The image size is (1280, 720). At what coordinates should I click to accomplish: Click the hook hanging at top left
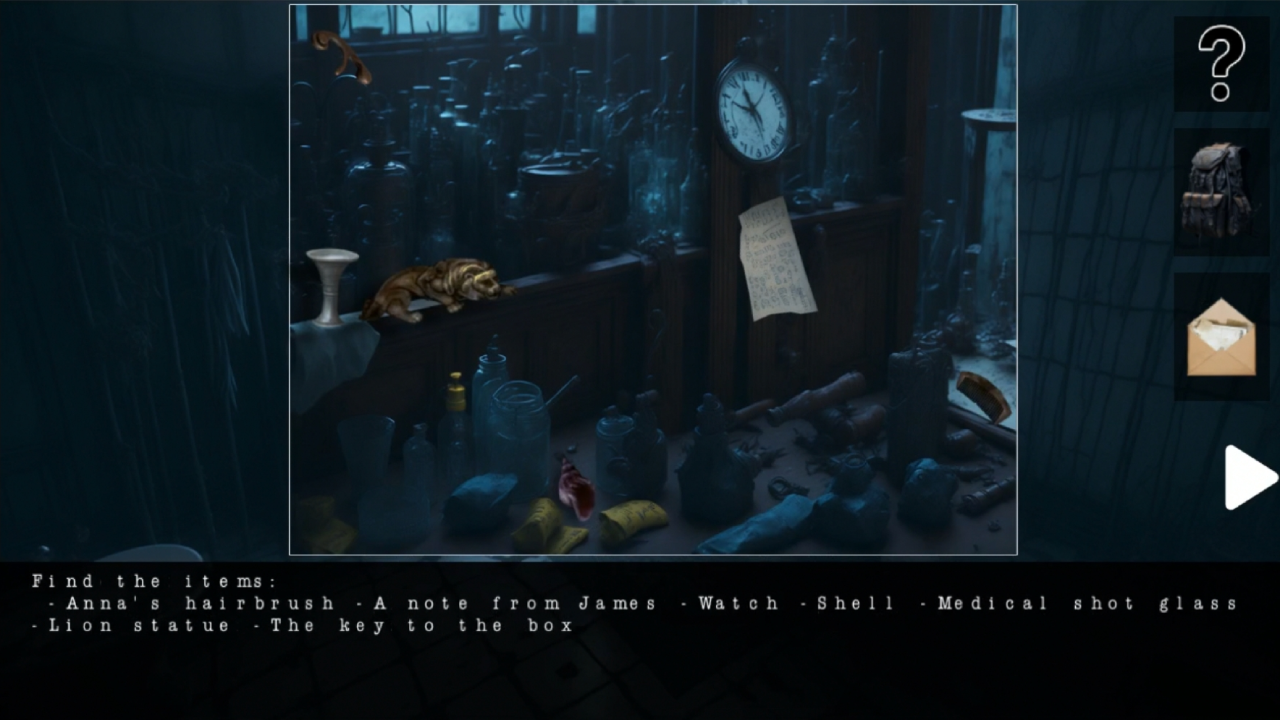coord(340,55)
